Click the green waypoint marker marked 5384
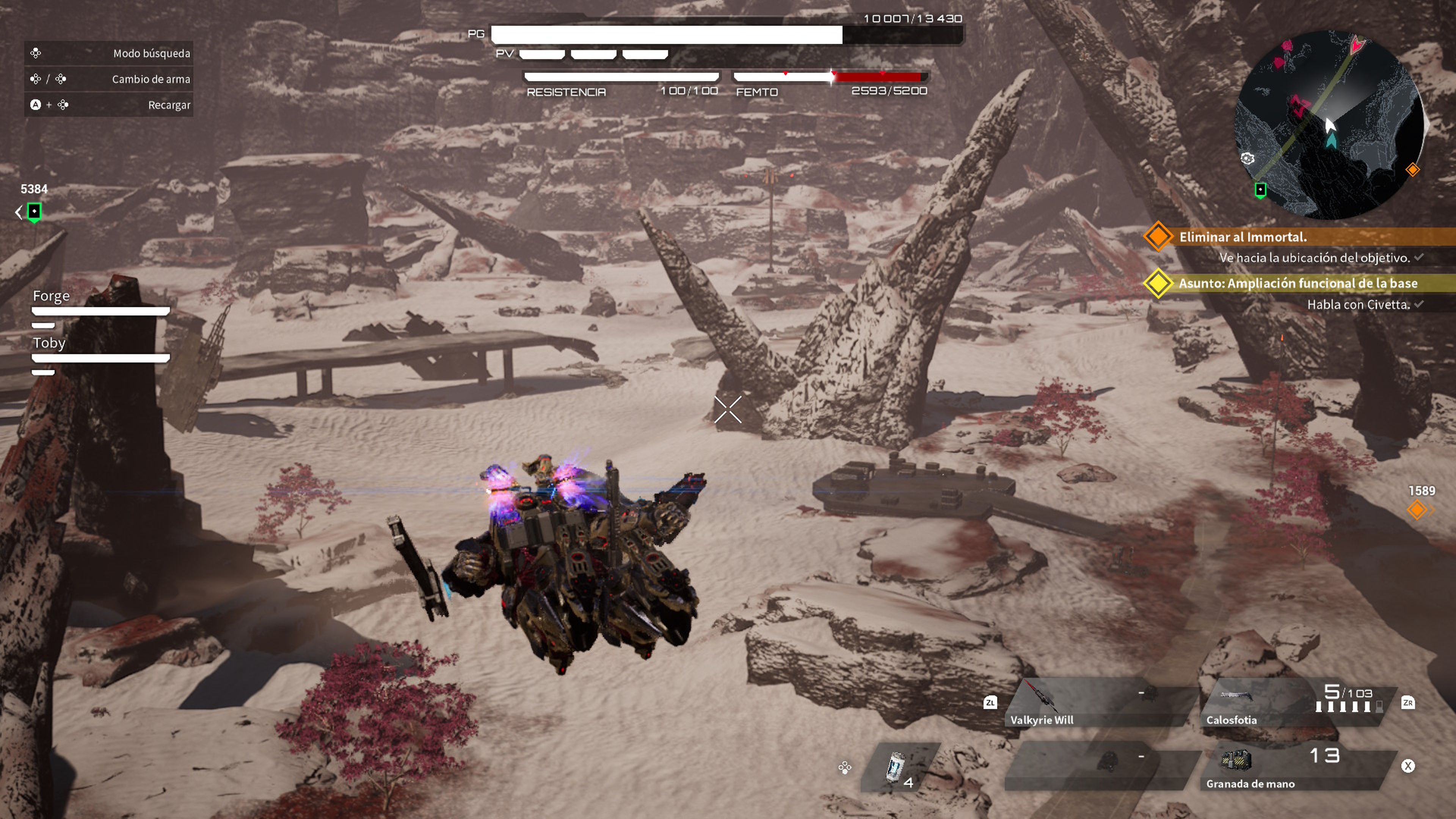This screenshot has width=1456, height=819. (x=34, y=212)
